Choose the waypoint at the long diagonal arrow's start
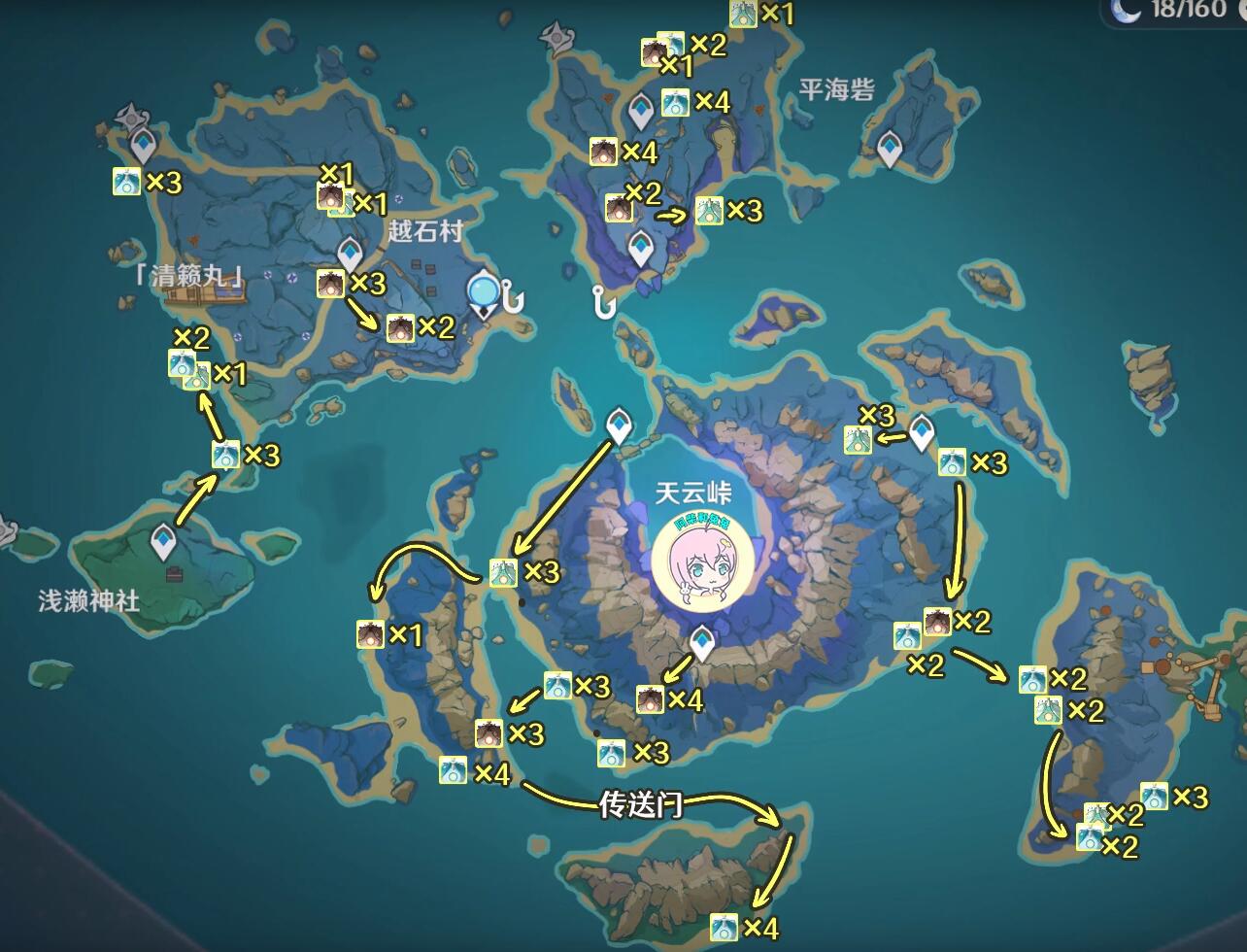The height and width of the screenshot is (952, 1247). coord(619,425)
